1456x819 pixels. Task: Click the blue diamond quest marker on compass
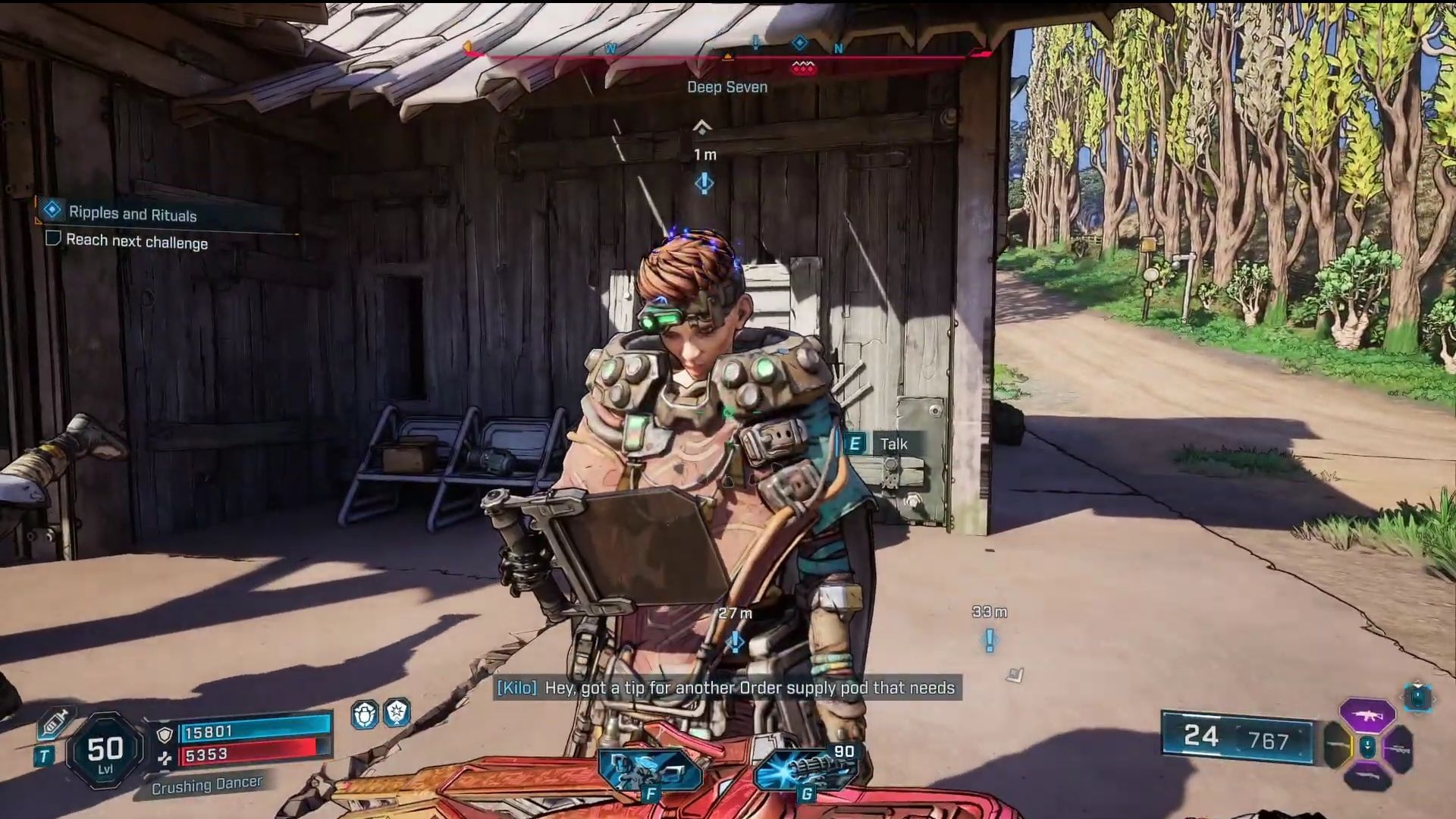[x=799, y=43]
